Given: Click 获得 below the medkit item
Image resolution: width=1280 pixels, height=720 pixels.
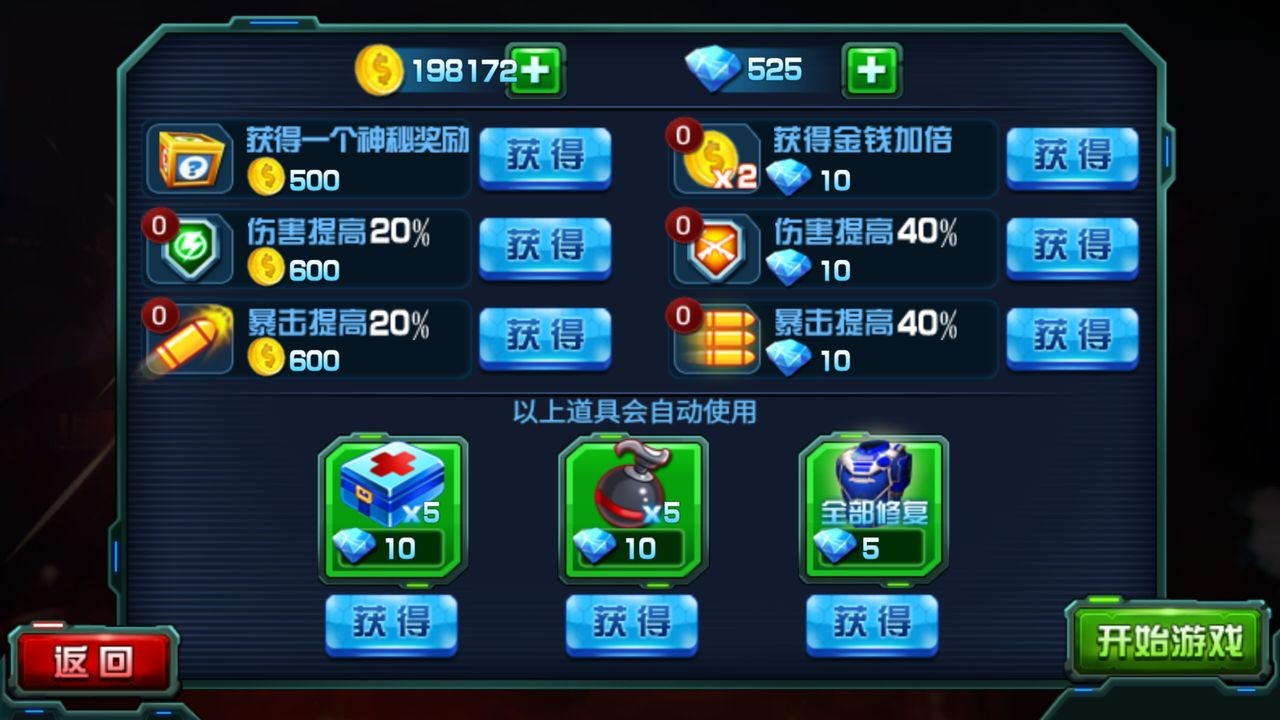Looking at the screenshot, I should 390,622.
